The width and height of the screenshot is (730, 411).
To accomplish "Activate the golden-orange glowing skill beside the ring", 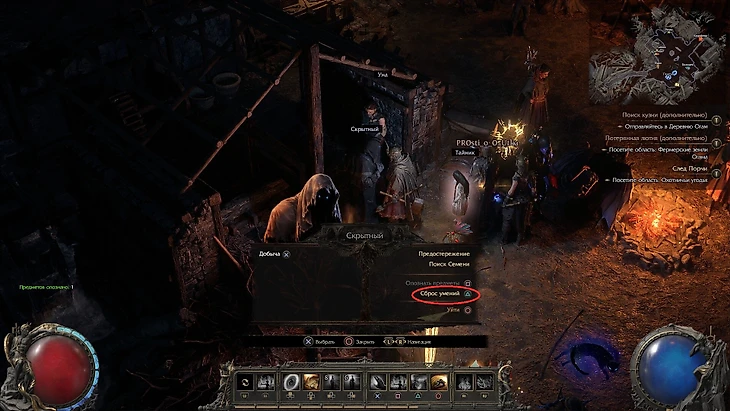I will click(x=312, y=381).
